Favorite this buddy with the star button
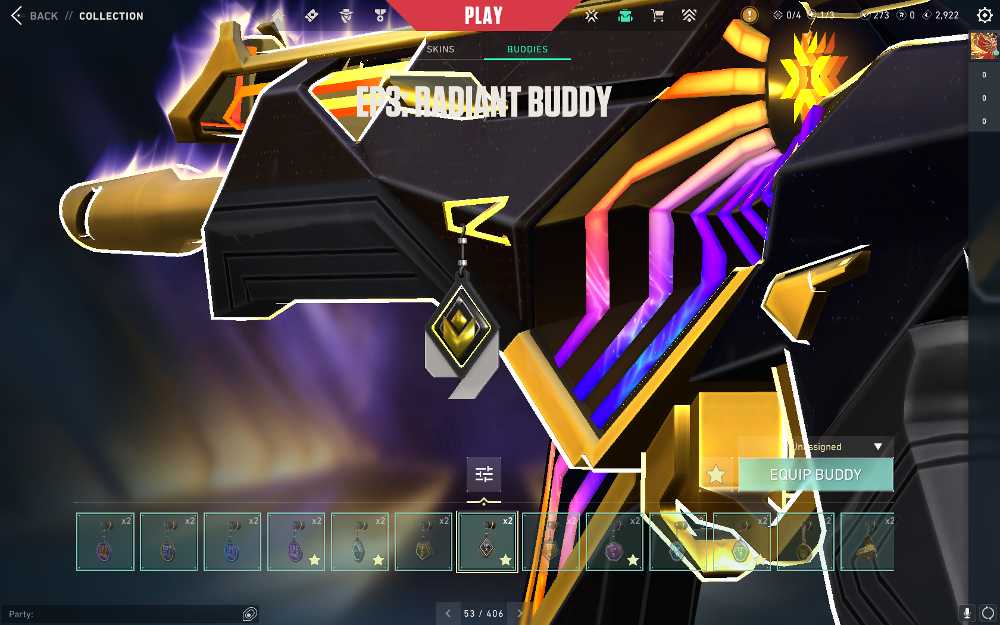 (x=716, y=475)
